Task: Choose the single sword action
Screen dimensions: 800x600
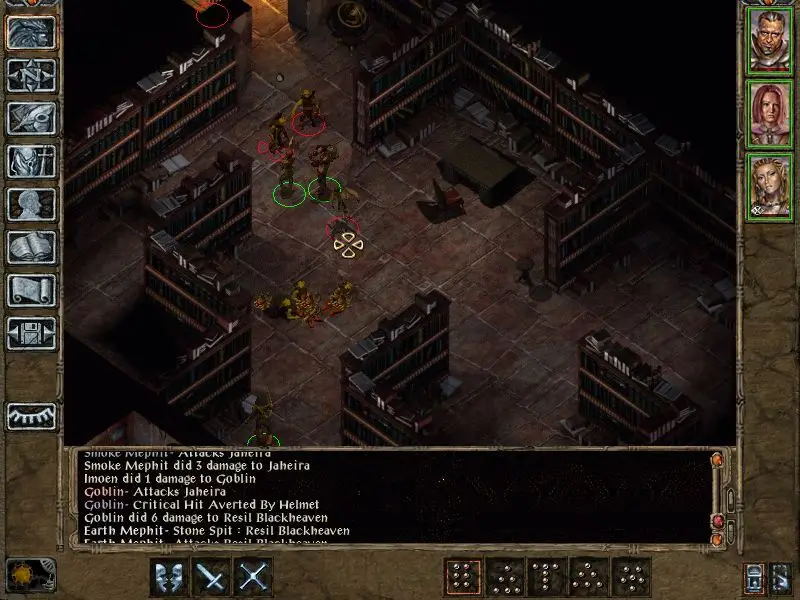Action: point(212,577)
